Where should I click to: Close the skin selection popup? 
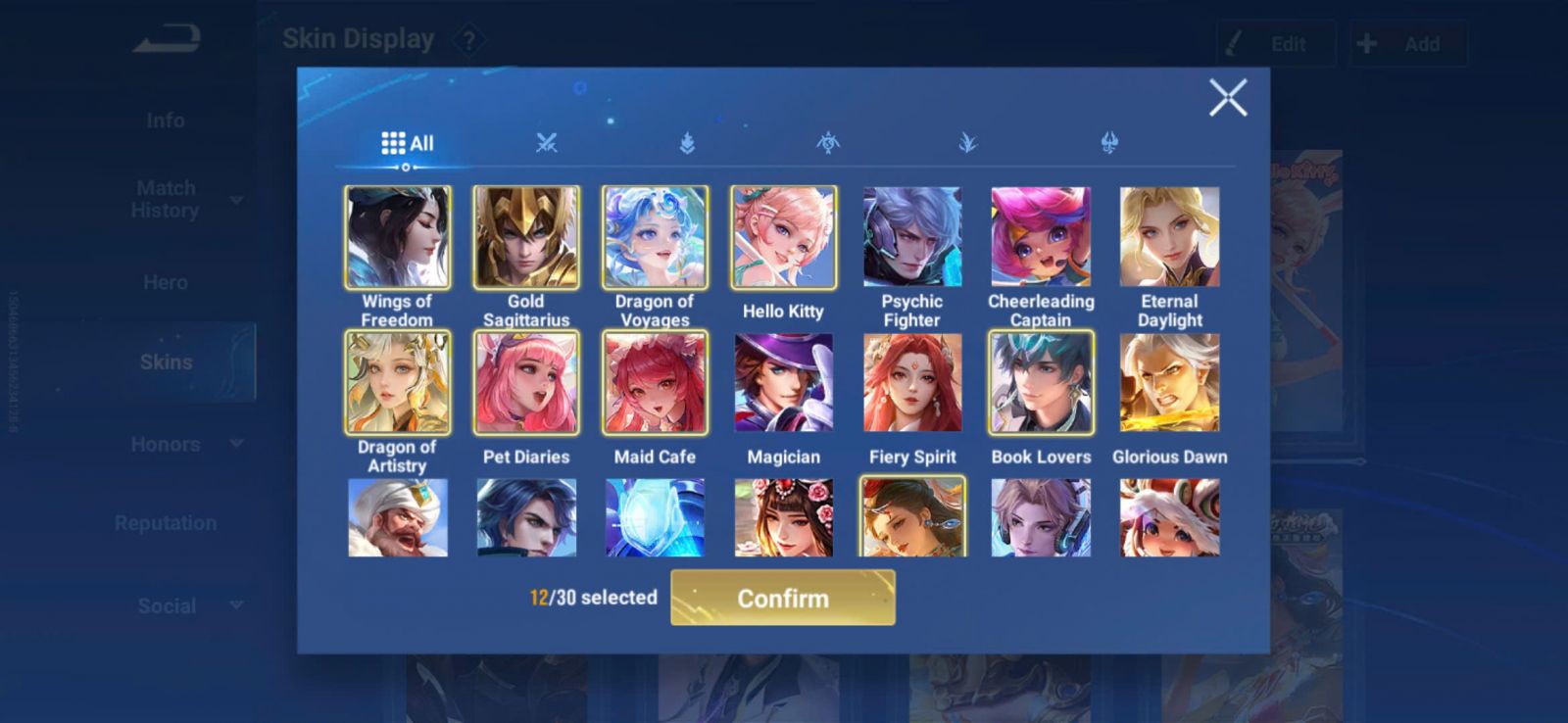(1227, 98)
